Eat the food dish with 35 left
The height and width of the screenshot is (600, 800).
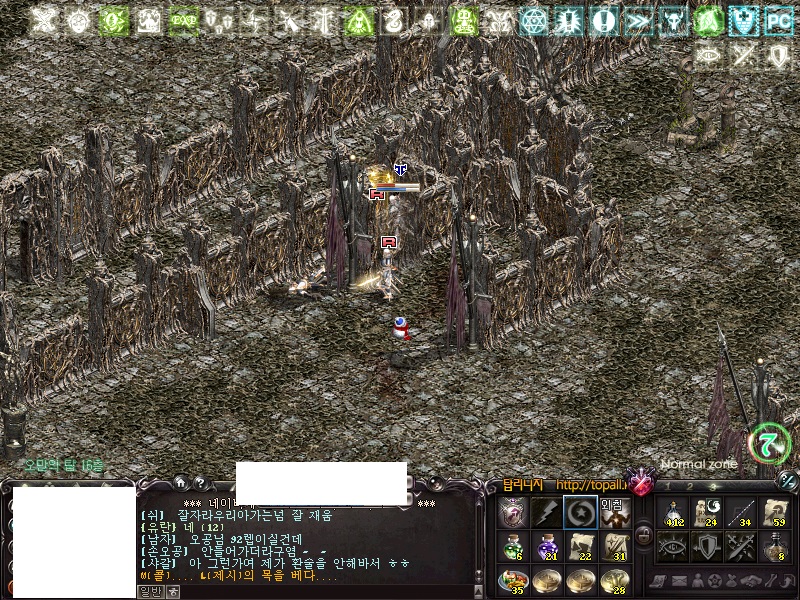[x=512, y=580]
